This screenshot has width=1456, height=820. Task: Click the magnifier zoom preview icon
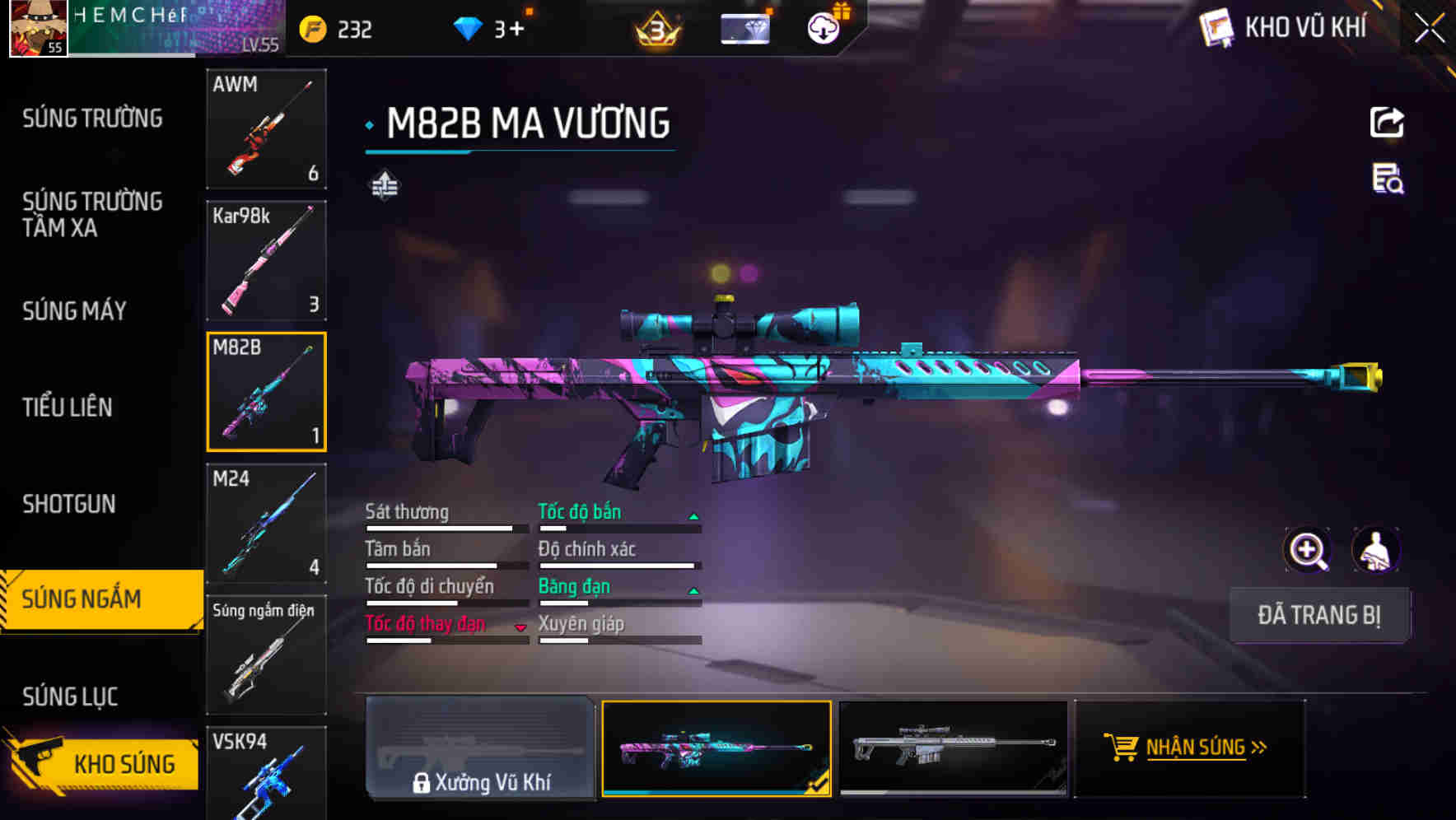tap(1308, 550)
